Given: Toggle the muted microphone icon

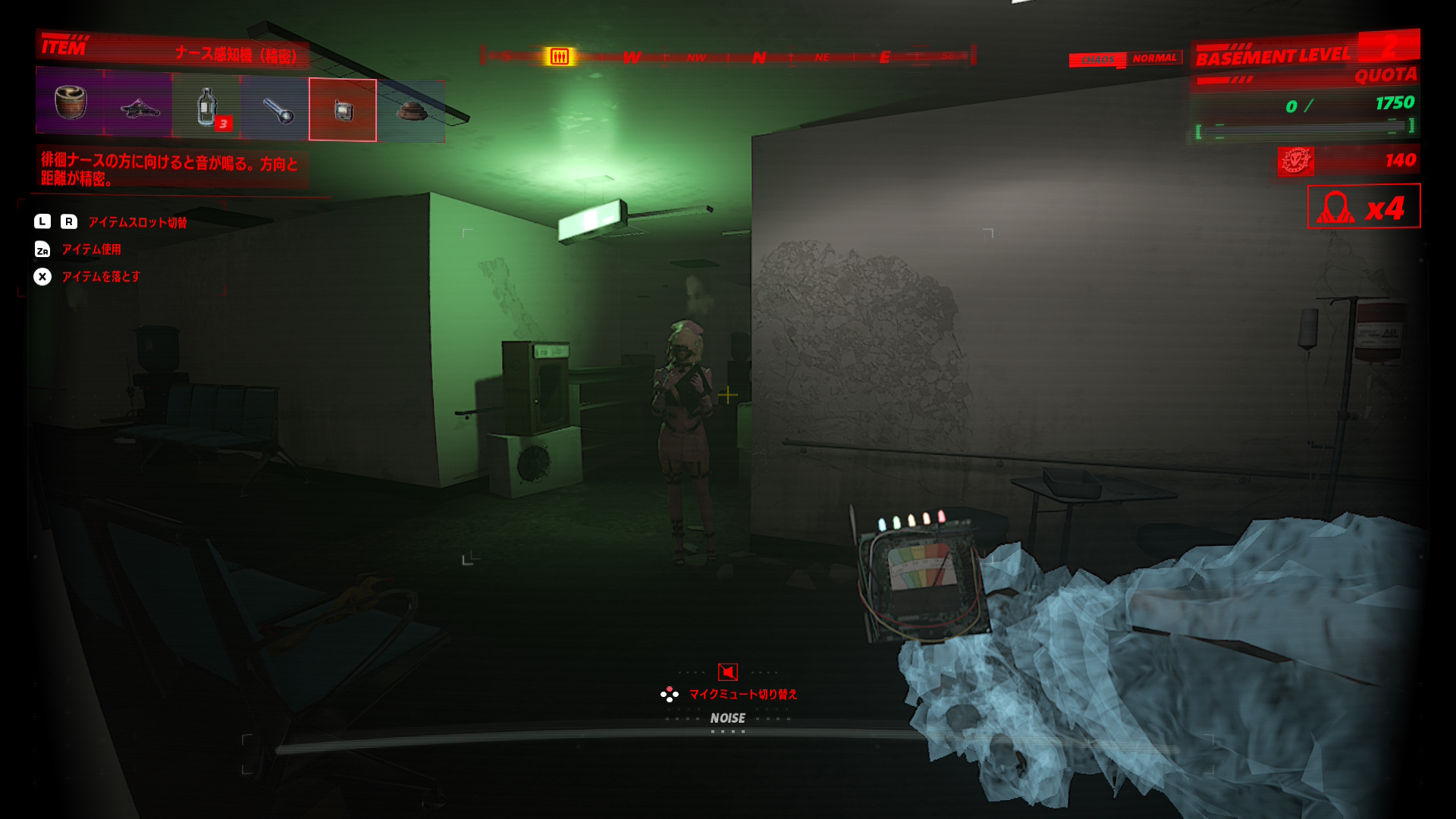Looking at the screenshot, I should pos(728,672).
